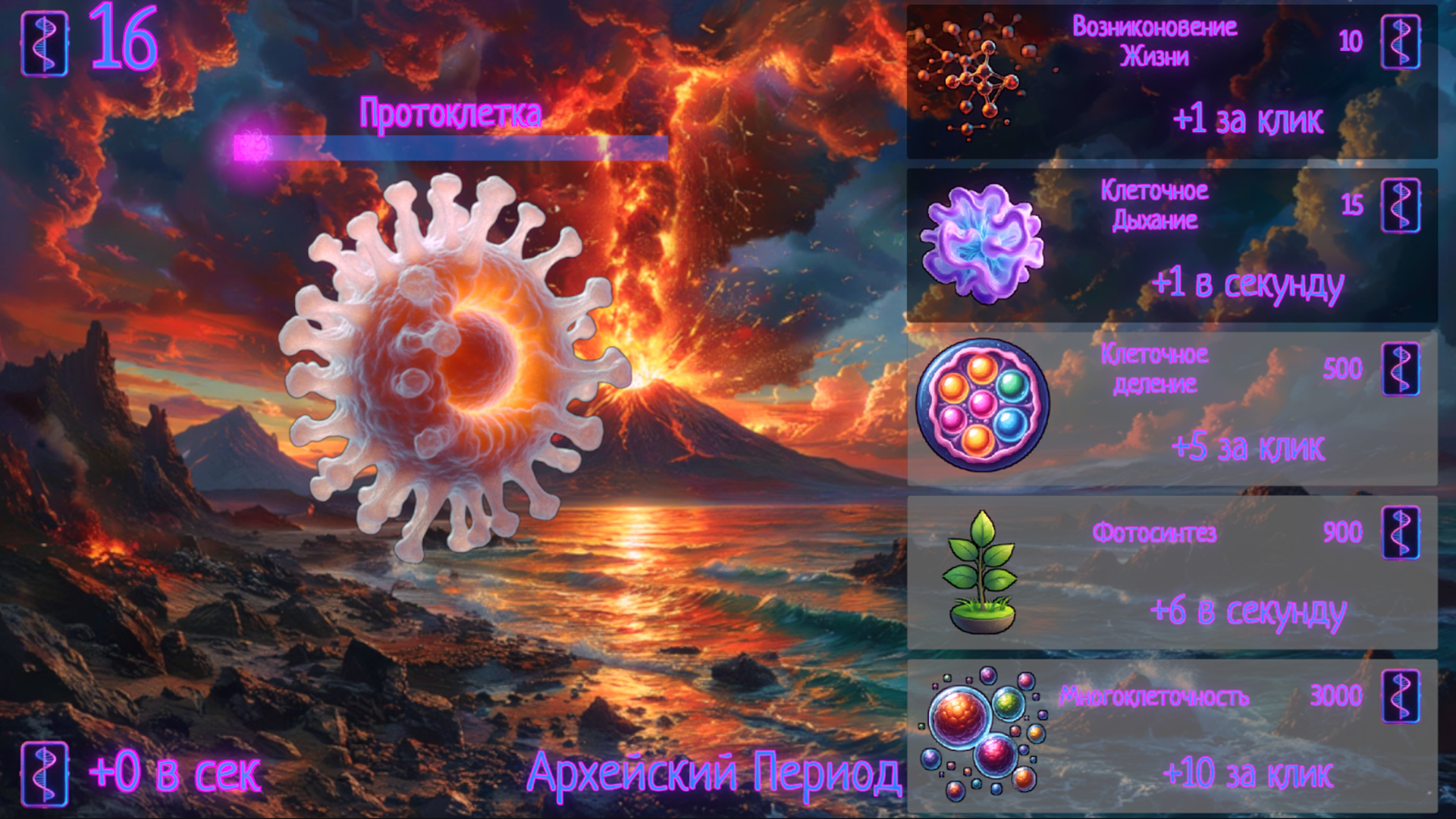Purchase the Клеточное Дыхание upgrade

tap(1175, 246)
